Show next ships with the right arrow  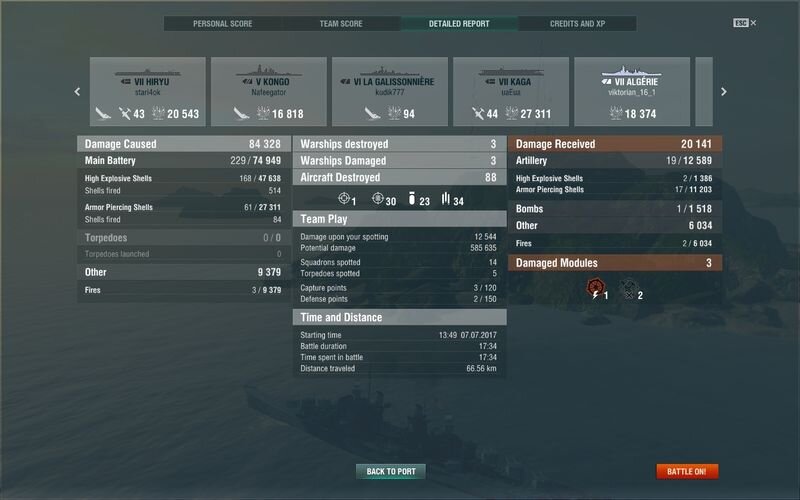722,92
